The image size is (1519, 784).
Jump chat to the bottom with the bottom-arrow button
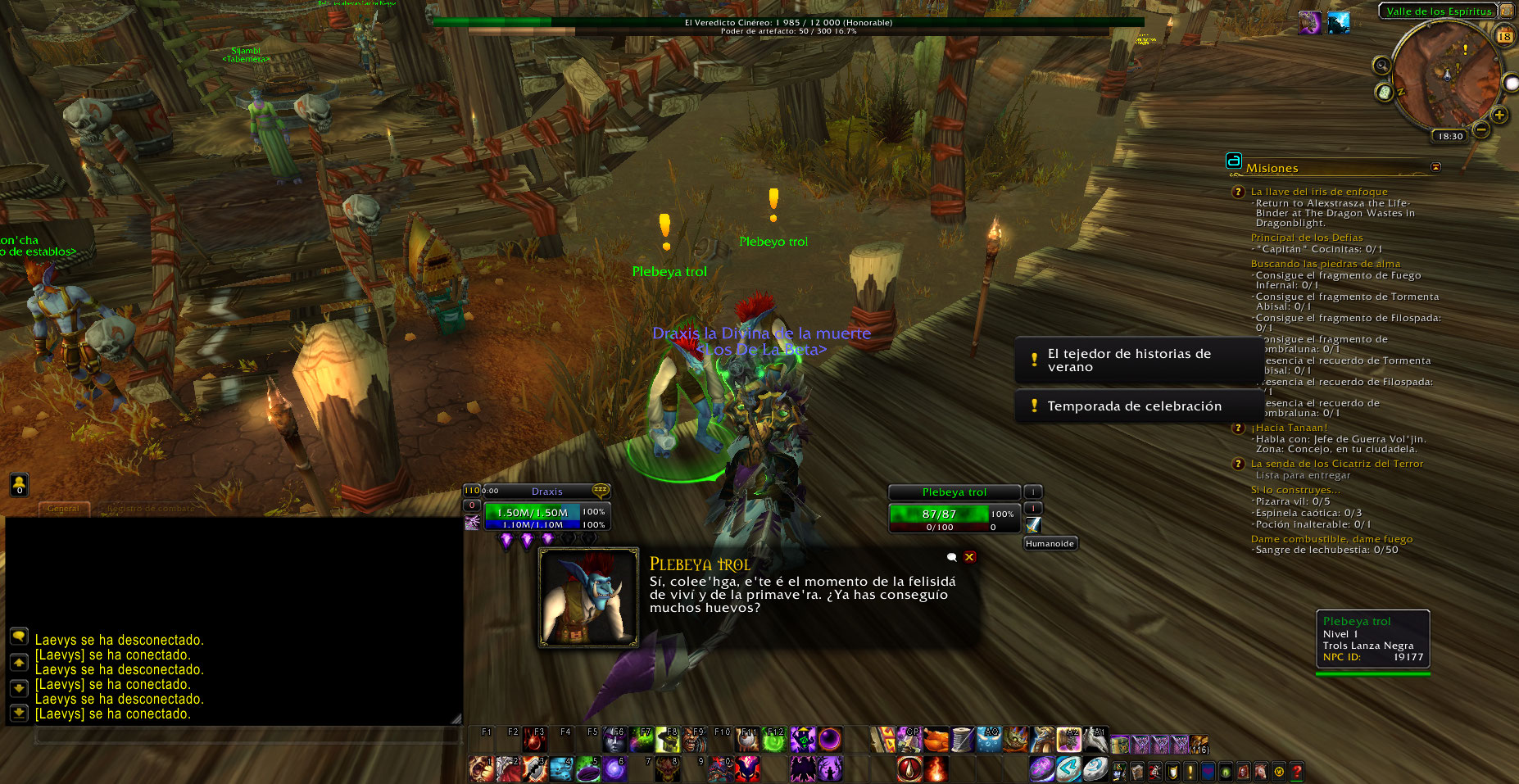click(x=19, y=713)
